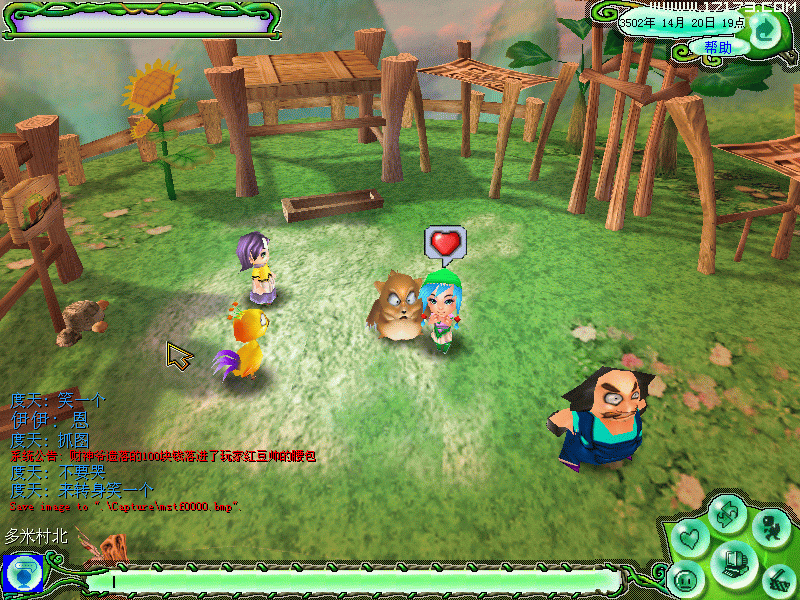Open the 帮助 help button

(x=718, y=47)
